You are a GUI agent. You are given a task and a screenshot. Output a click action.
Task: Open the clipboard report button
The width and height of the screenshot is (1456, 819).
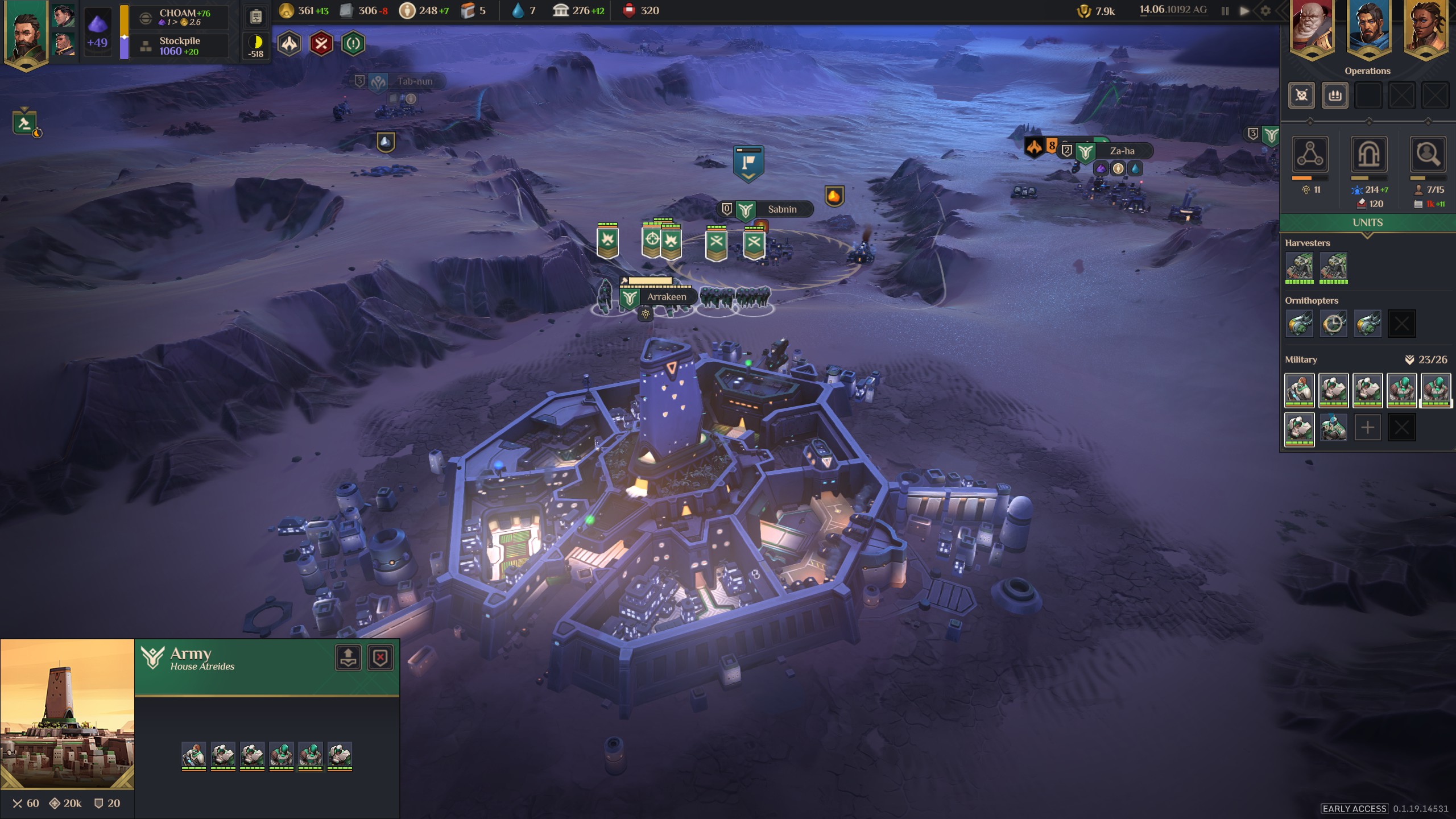coord(256,17)
